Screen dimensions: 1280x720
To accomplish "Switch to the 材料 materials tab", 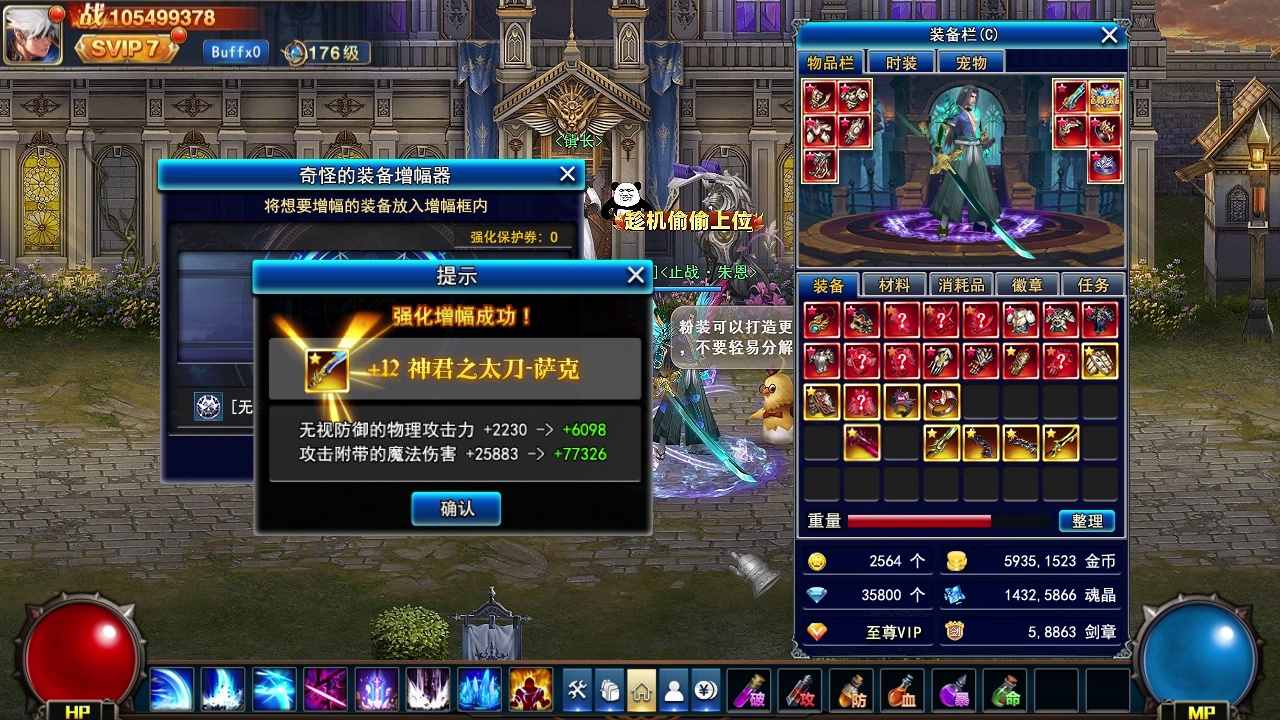I will pos(893,284).
